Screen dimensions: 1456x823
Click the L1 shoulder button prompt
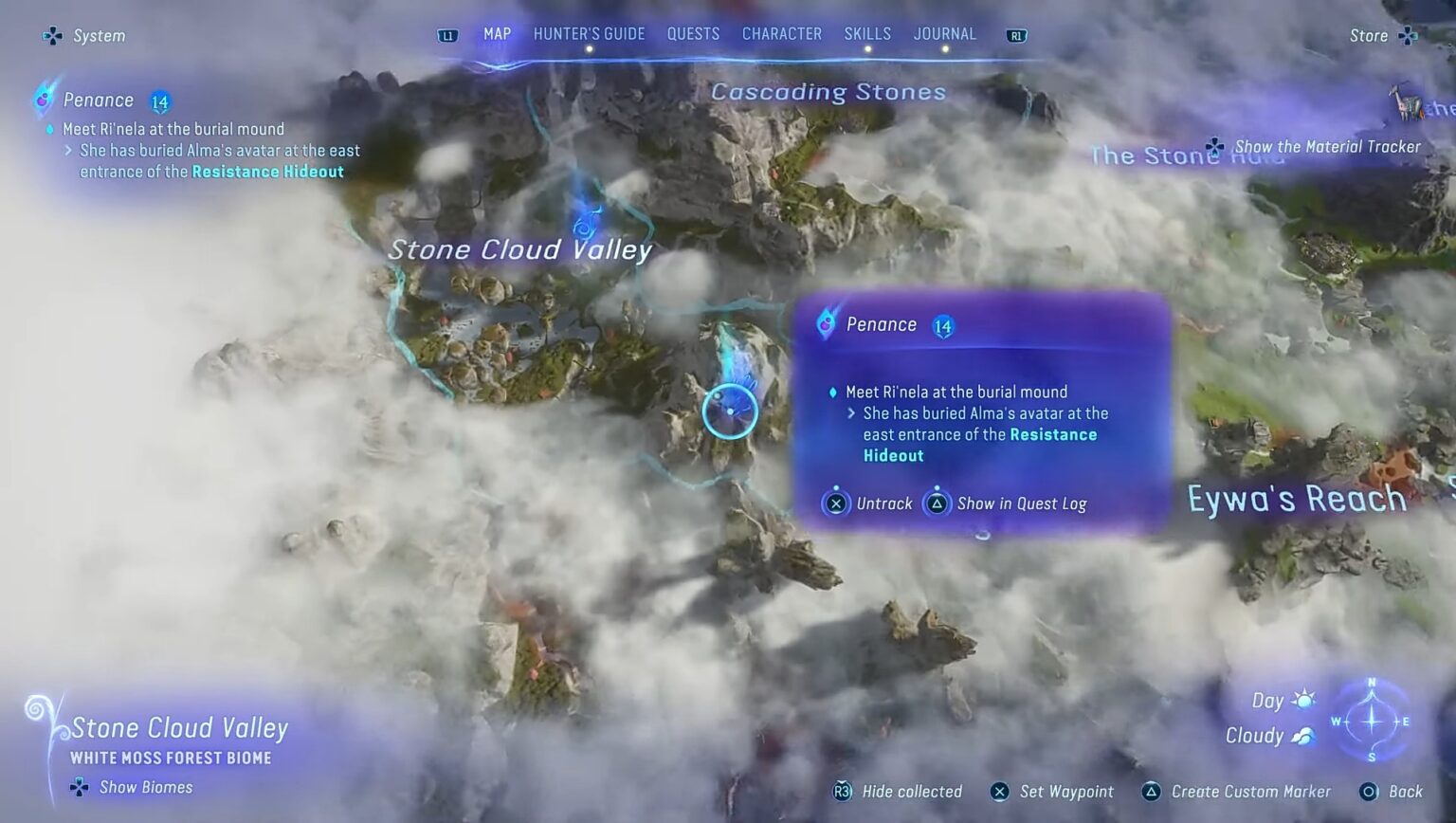pyautogui.click(x=446, y=34)
